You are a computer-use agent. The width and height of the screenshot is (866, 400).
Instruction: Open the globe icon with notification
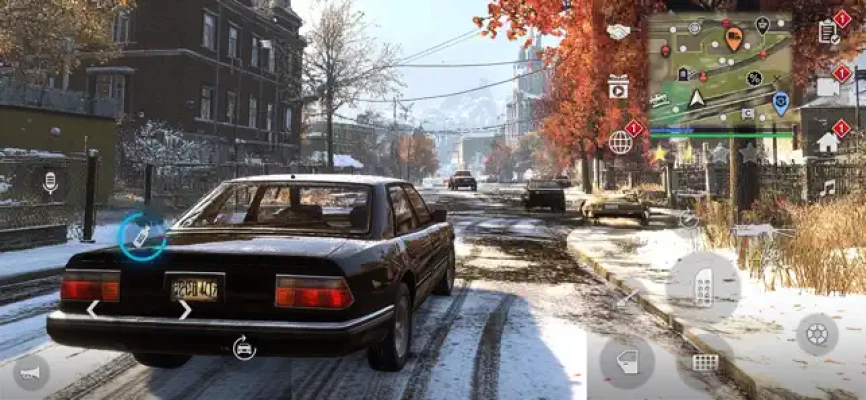point(621,141)
